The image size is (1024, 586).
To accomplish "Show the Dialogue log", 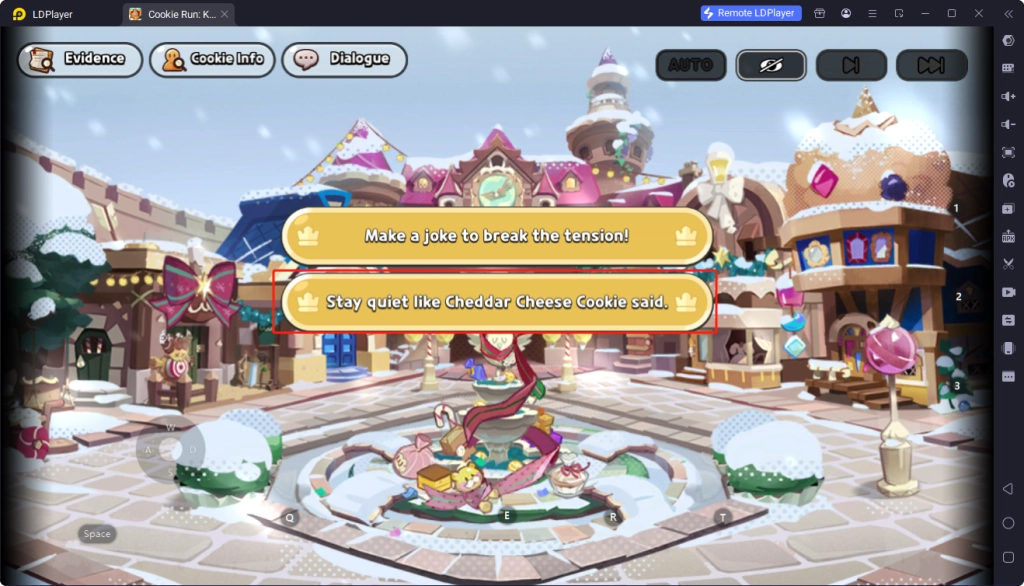I will coord(344,59).
